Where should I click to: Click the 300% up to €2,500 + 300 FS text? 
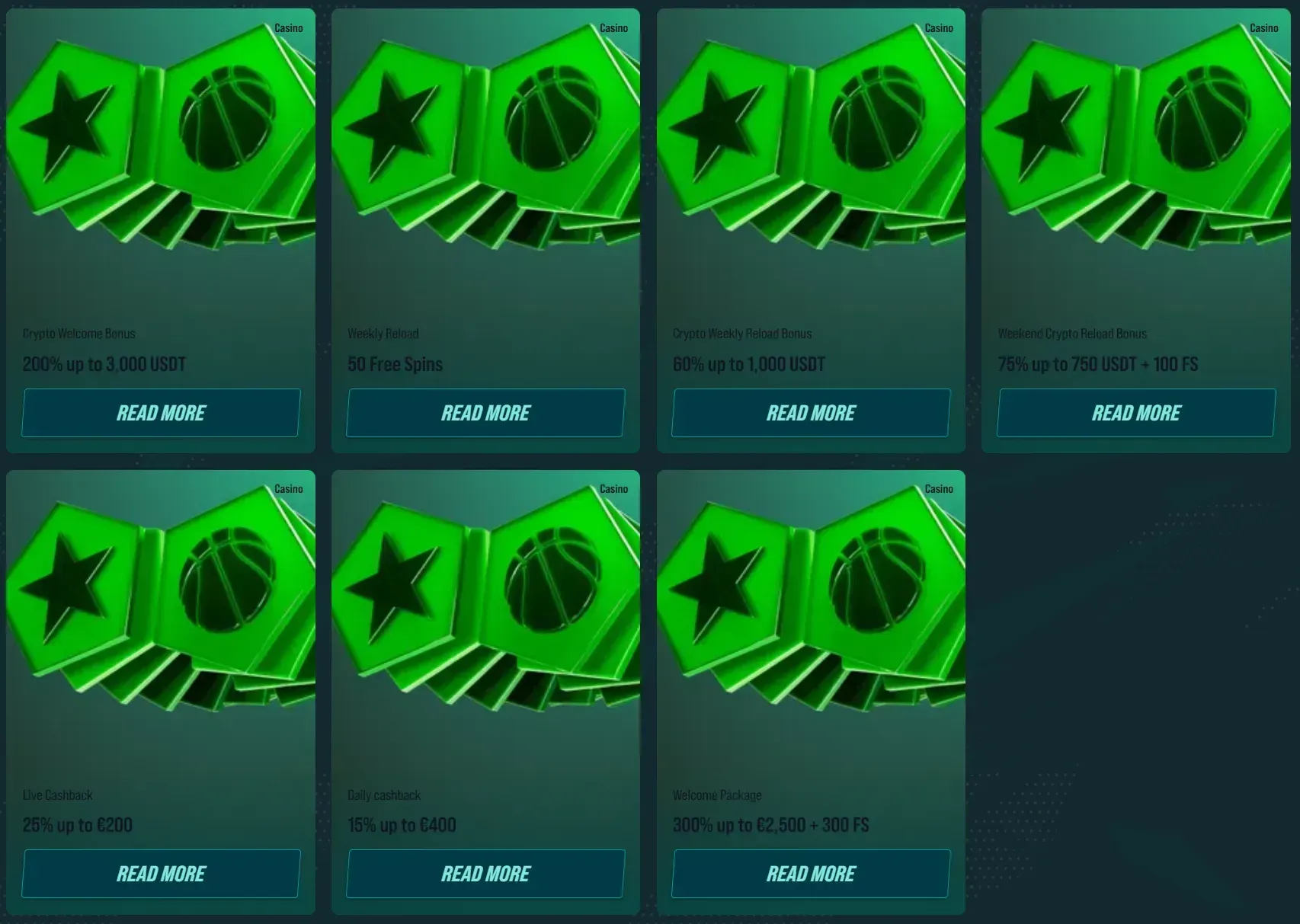pyautogui.click(x=770, y=825)
